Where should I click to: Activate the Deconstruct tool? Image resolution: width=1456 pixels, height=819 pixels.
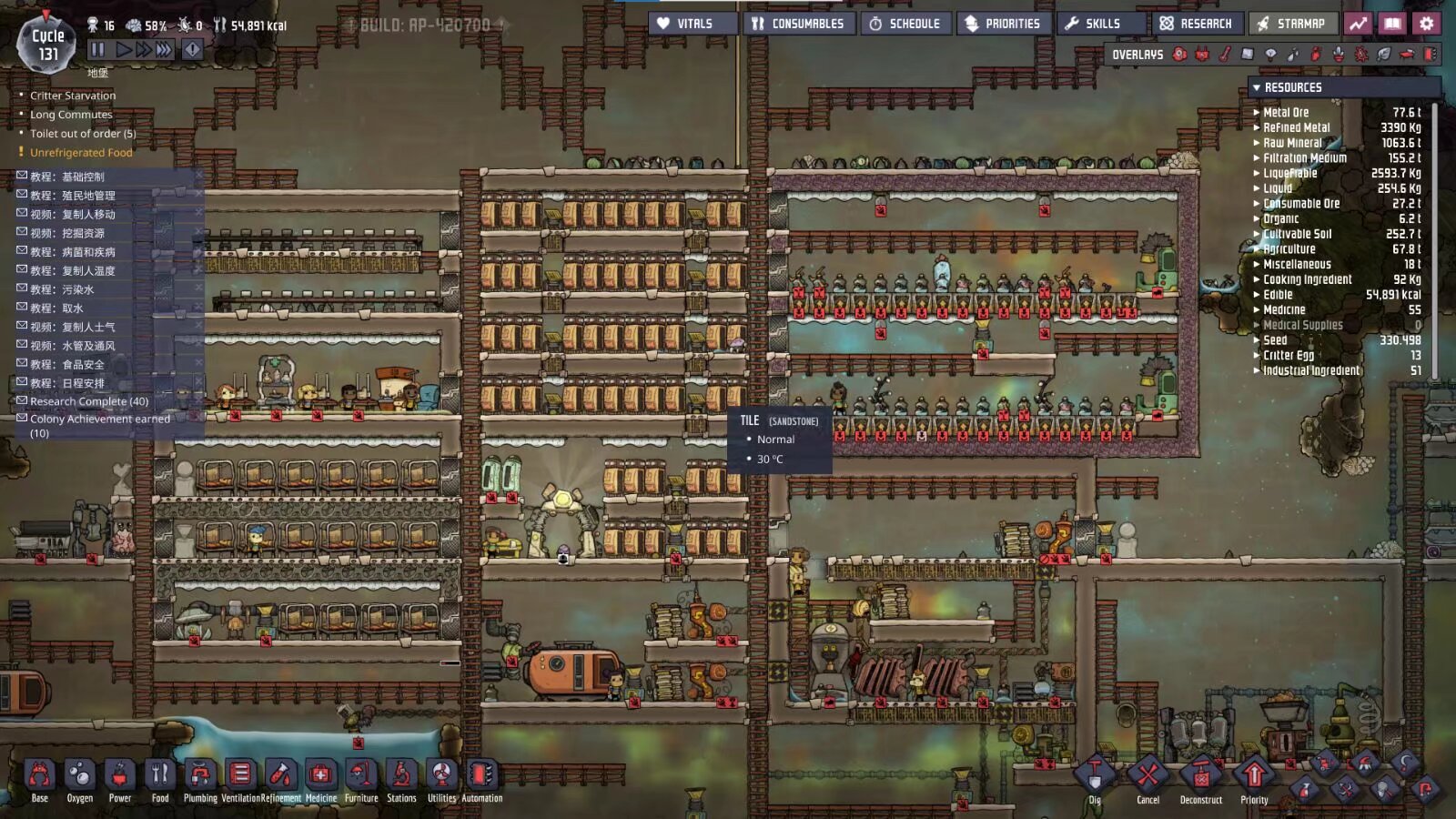[x=1201, y=776]
